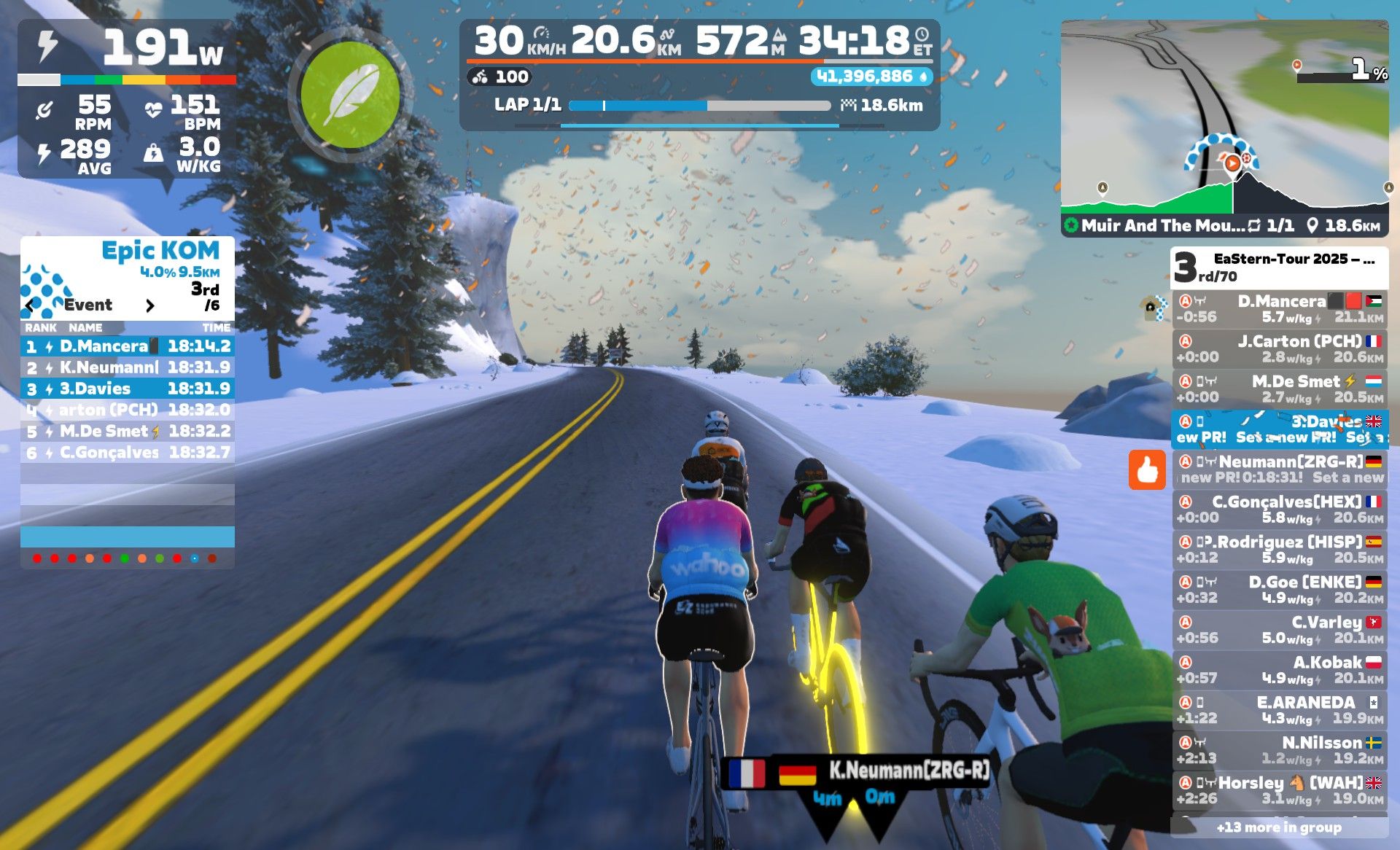This screenshot has height=850, width=1400.
Task: Give a Ride On thumbs up
Action: pos(1147,469)
